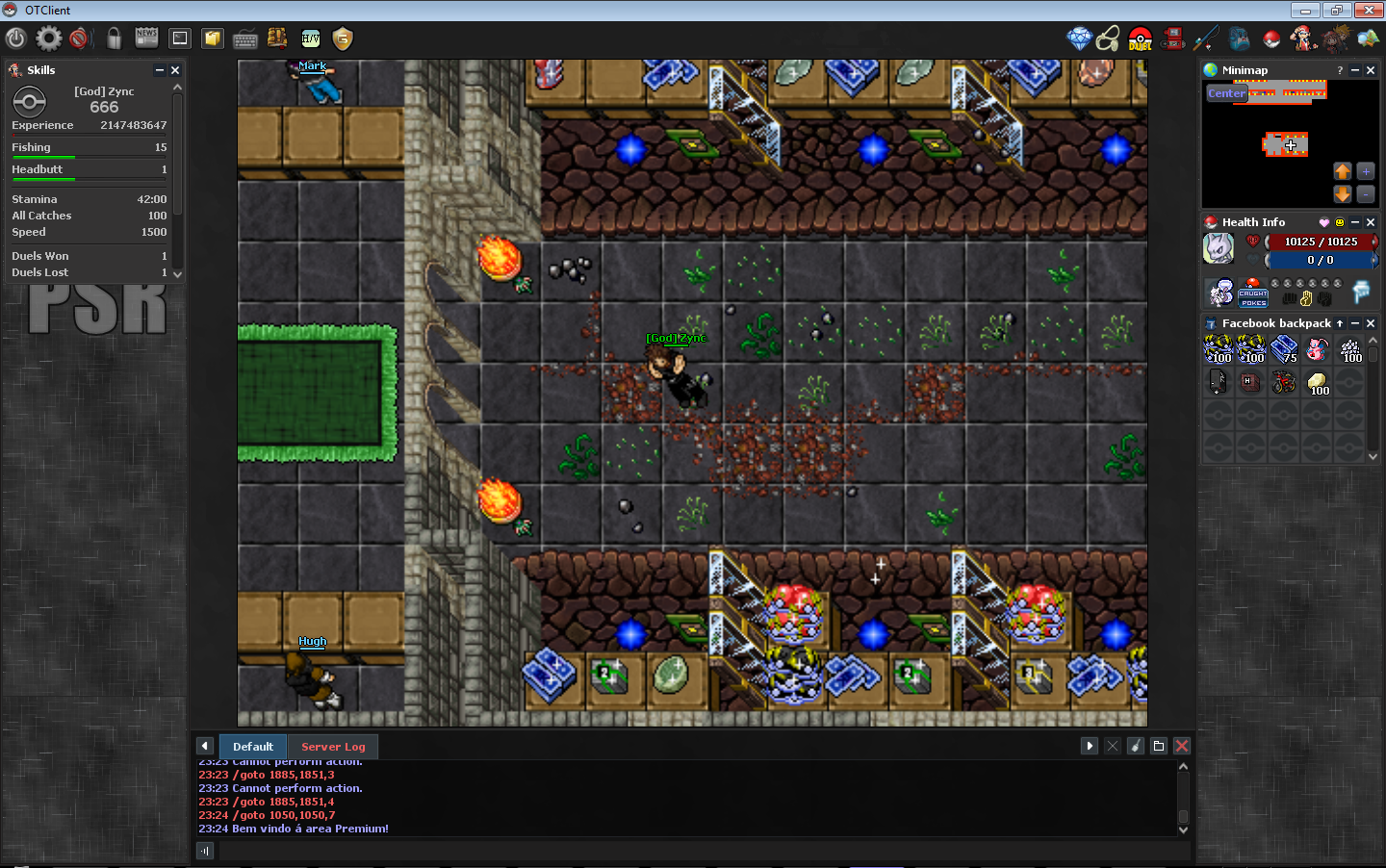Close the Skills panel

175,70
